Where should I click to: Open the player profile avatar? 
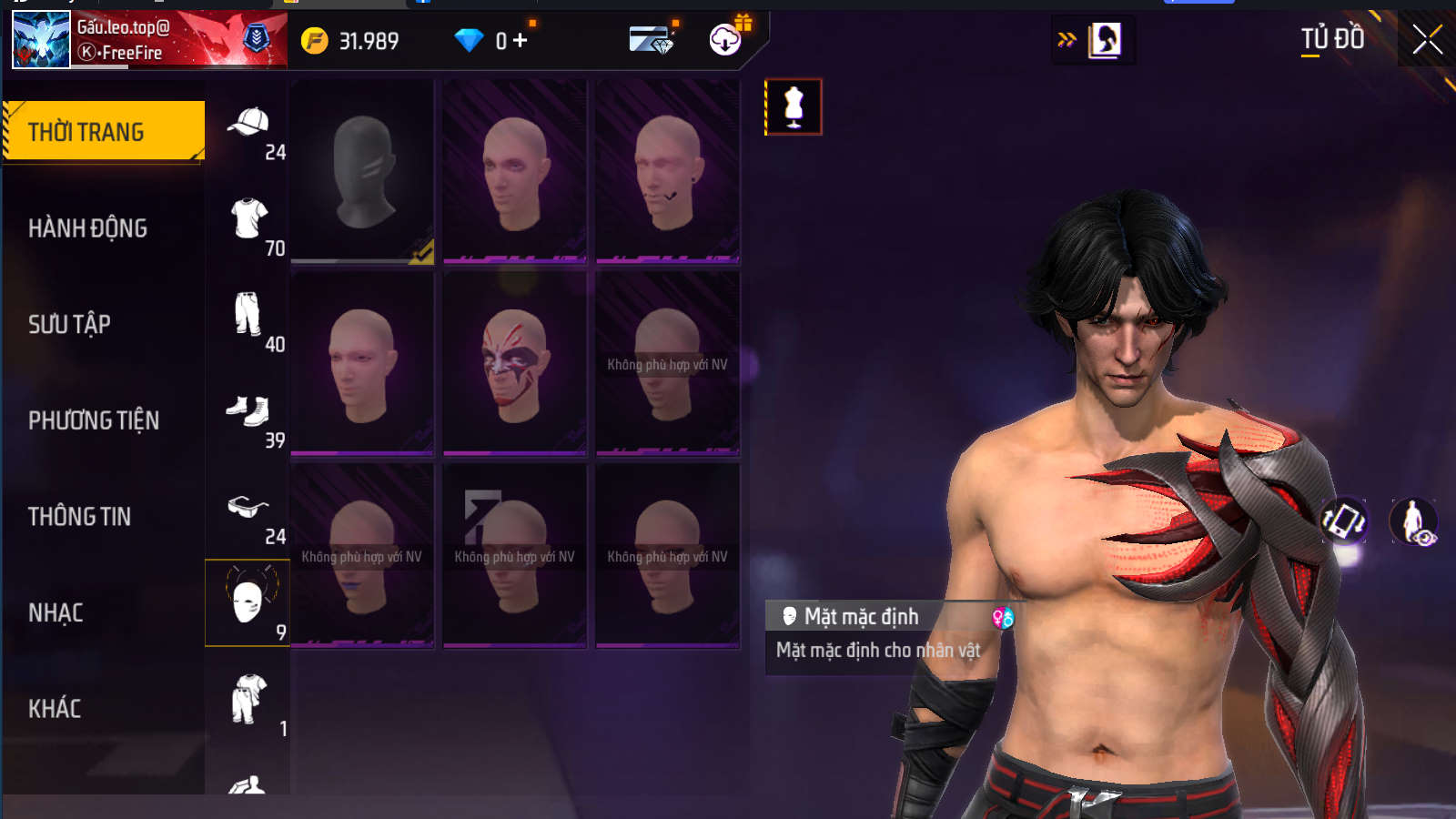41,40
